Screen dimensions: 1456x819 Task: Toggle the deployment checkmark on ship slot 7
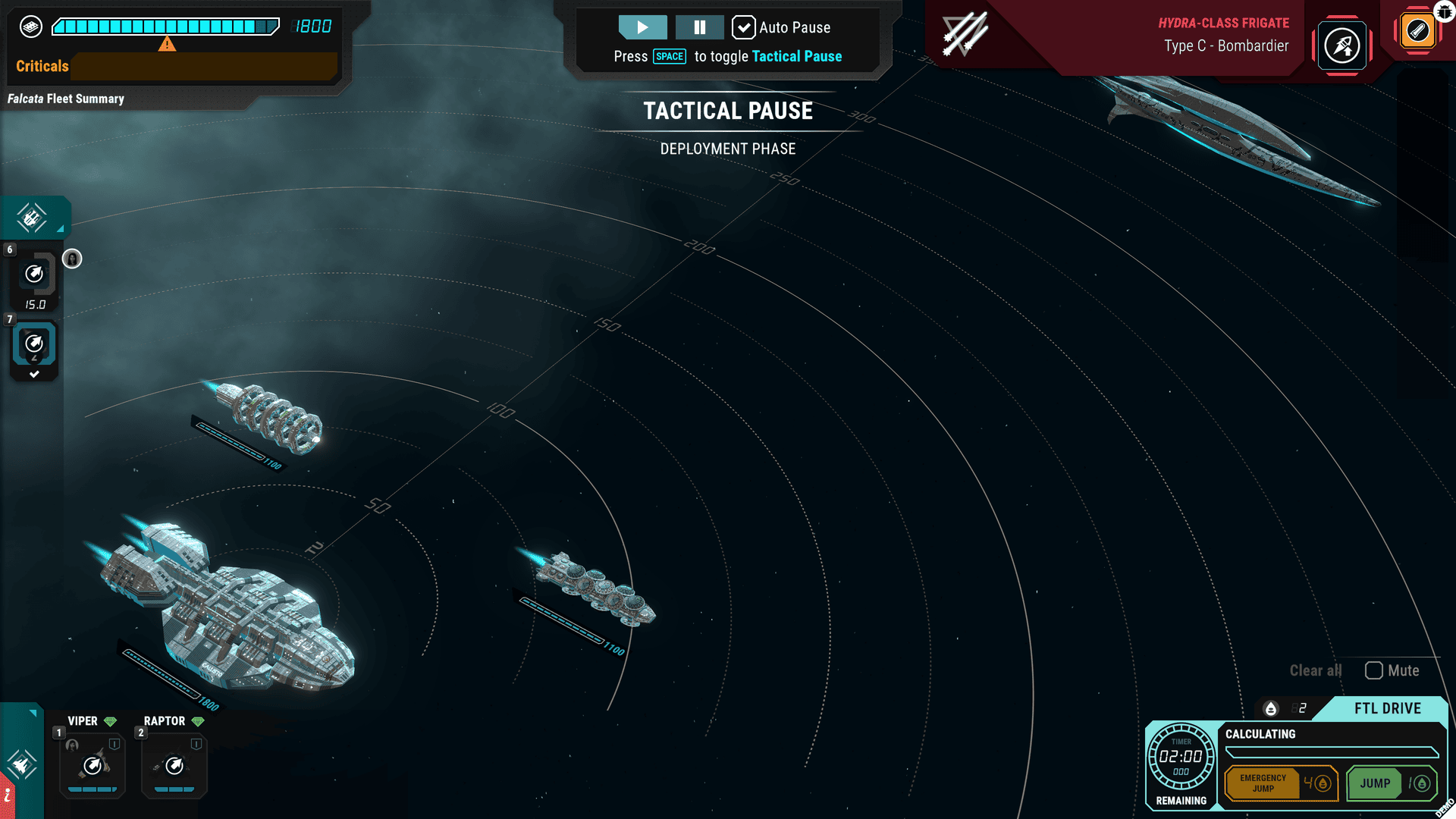point(34,372)
